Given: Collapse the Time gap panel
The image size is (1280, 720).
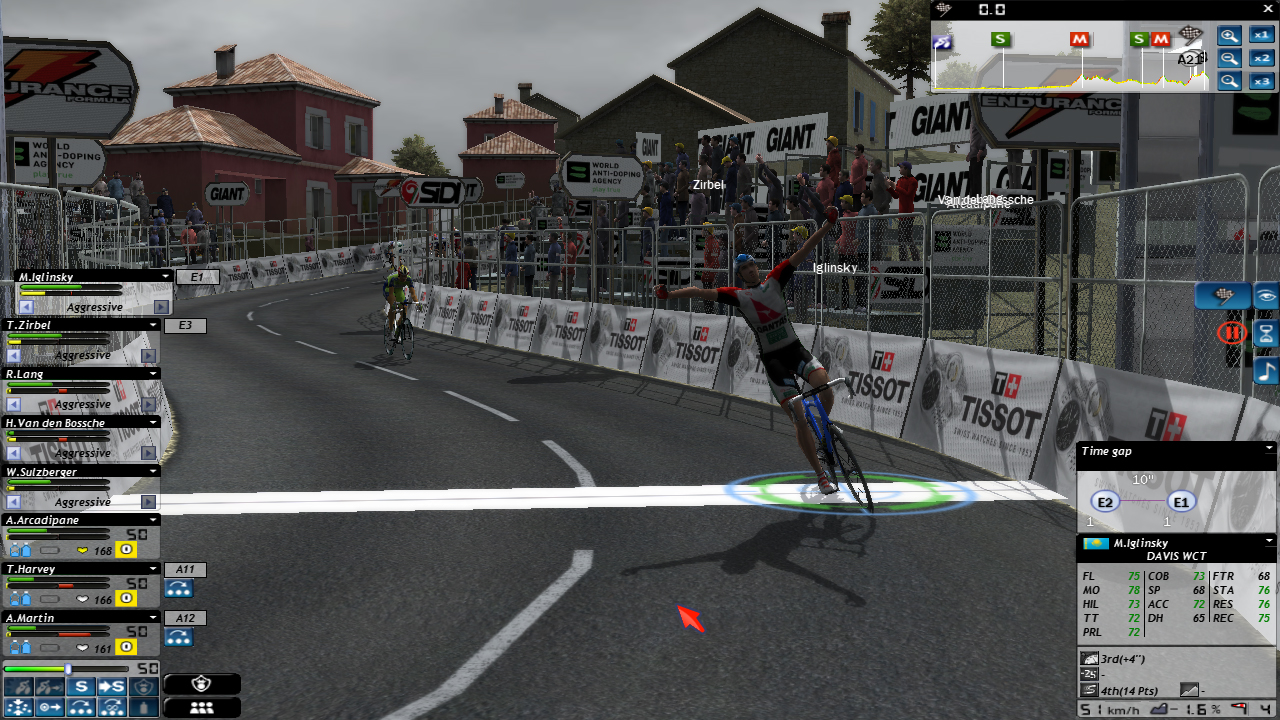Looking at the screenshot, I should 1269,449.
